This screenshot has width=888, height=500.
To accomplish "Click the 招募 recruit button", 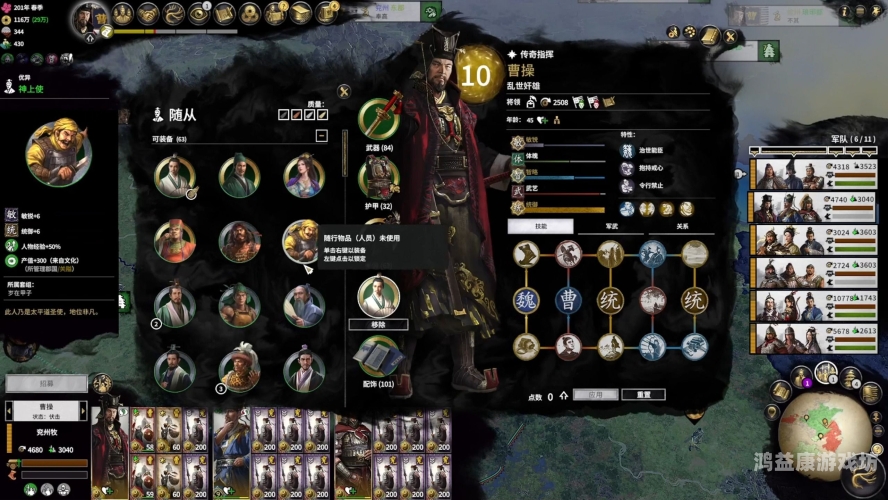I will tap(46, 383).
